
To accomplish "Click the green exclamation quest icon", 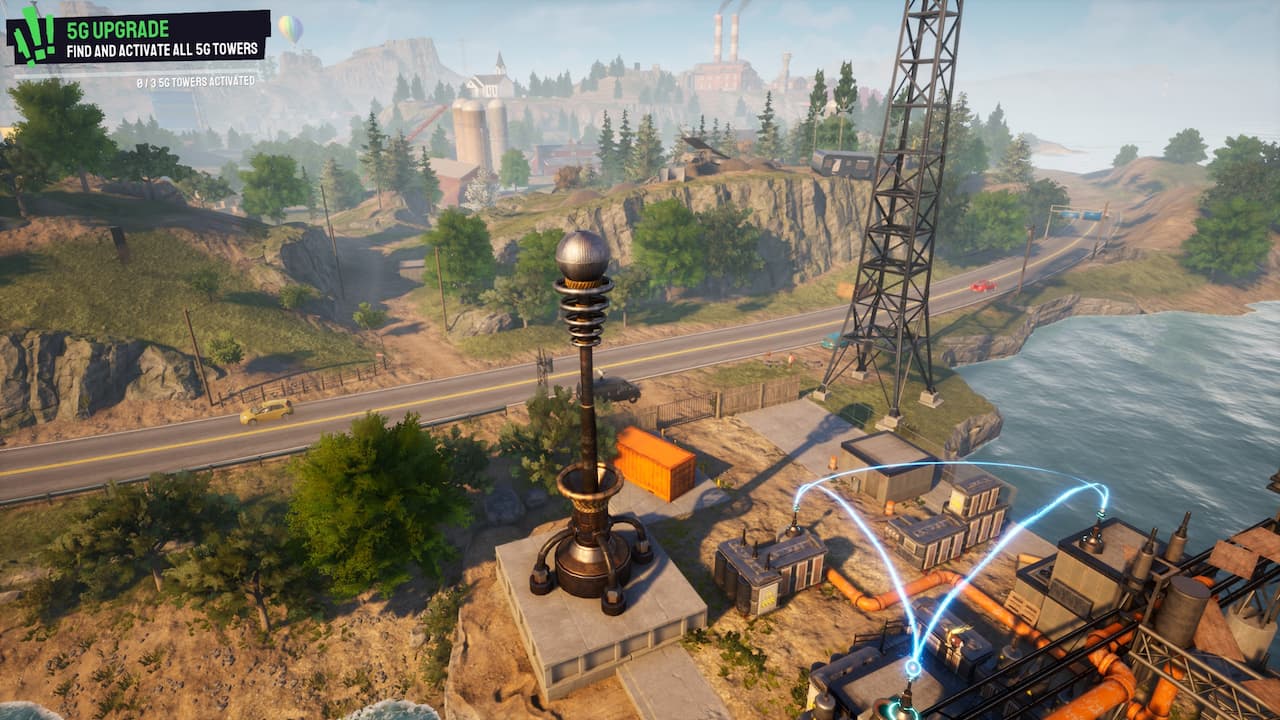I will 33,38.
